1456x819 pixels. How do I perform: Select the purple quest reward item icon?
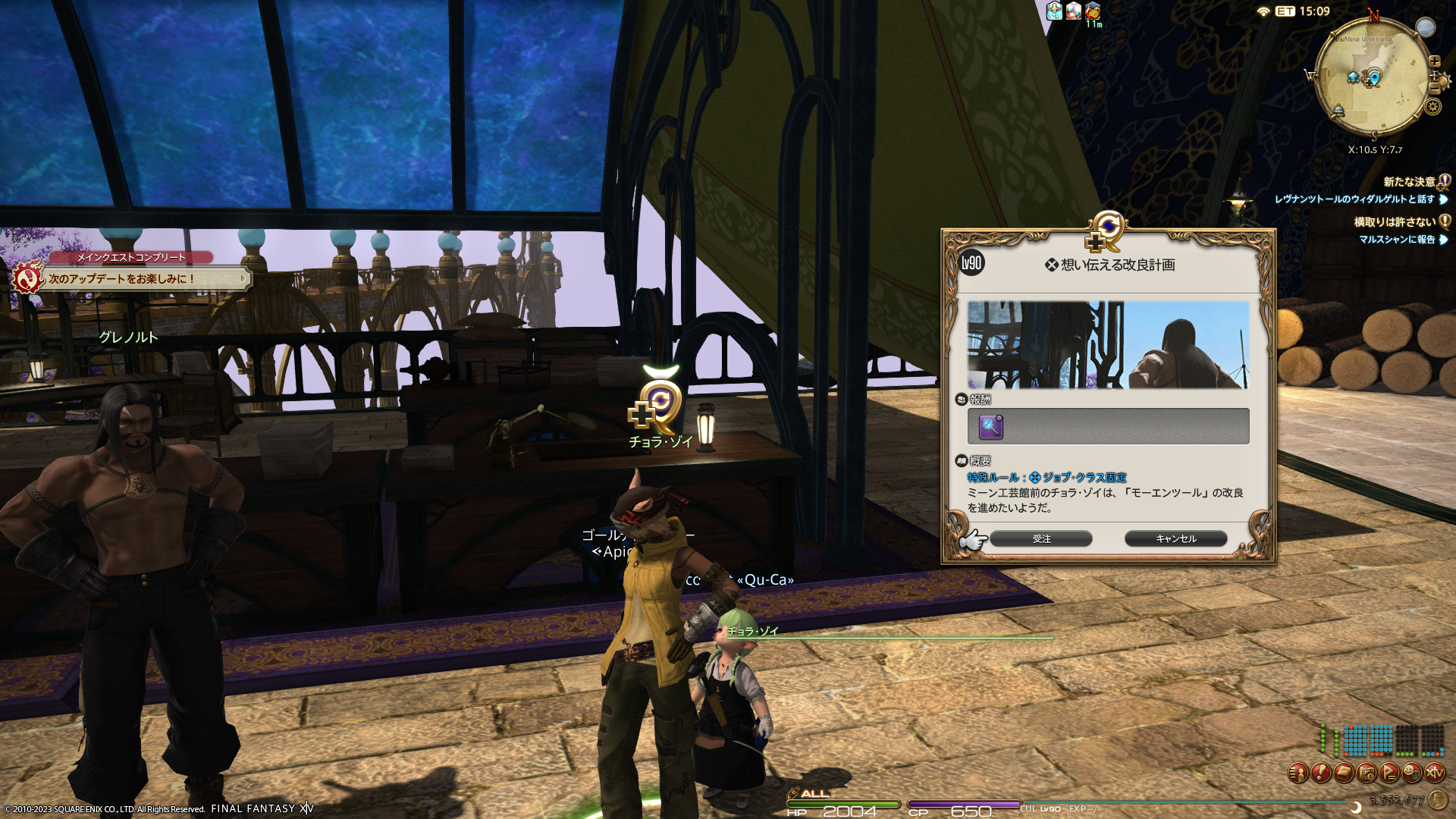[x=991, y=427]
